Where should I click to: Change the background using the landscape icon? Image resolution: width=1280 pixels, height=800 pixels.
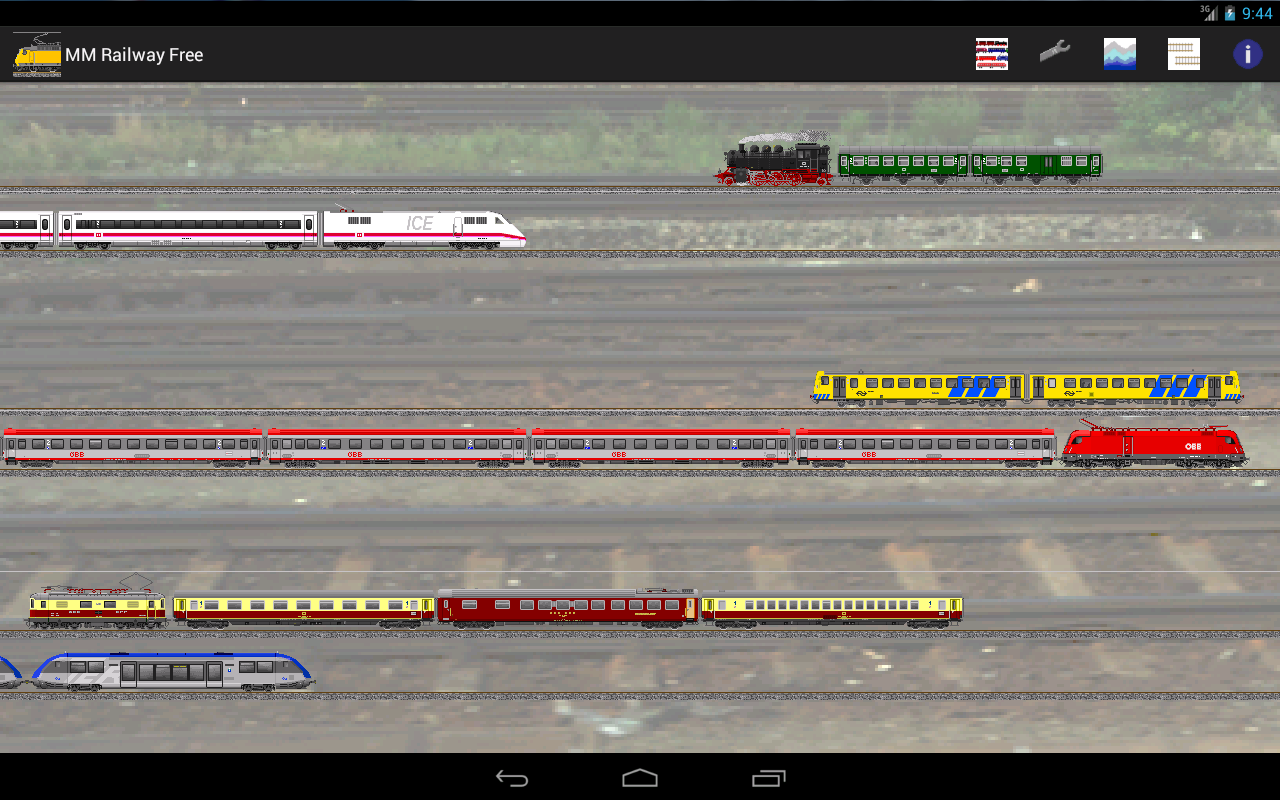tap(1119, 54)
